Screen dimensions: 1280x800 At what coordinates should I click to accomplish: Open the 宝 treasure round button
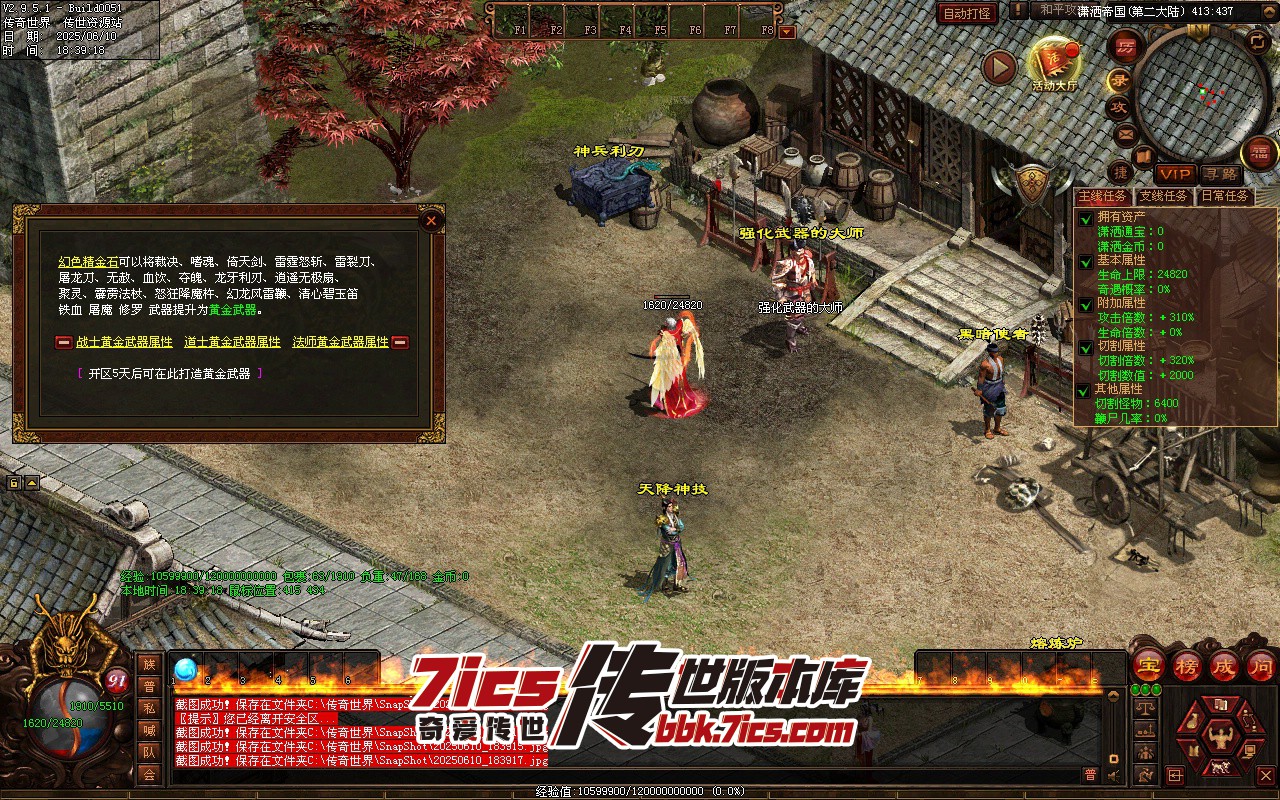click(x=1148, y=666)
